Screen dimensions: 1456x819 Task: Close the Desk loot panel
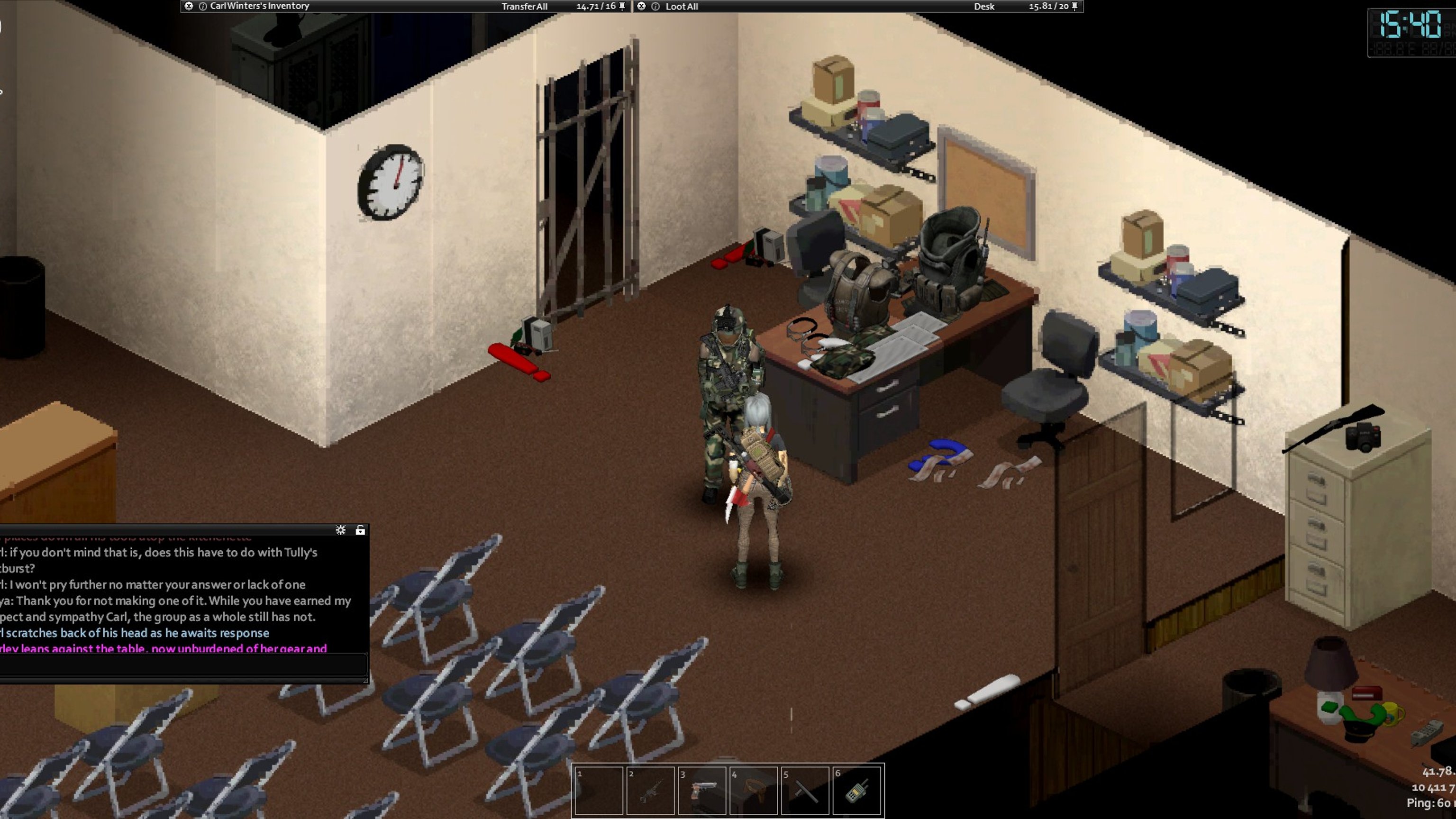pos(641,6)
